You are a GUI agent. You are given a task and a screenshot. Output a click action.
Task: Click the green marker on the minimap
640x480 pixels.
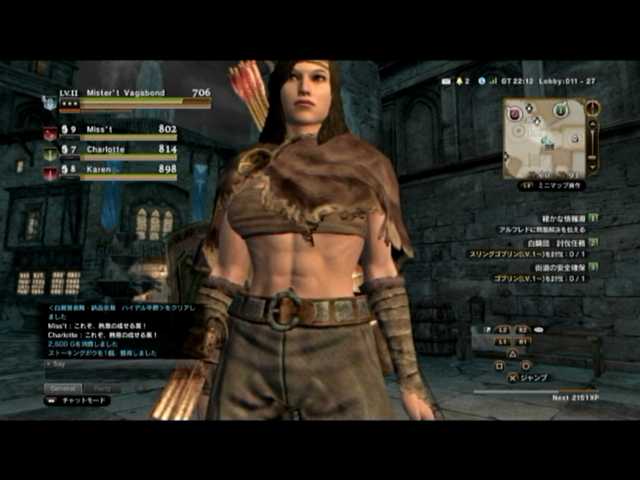coord(562,108)
